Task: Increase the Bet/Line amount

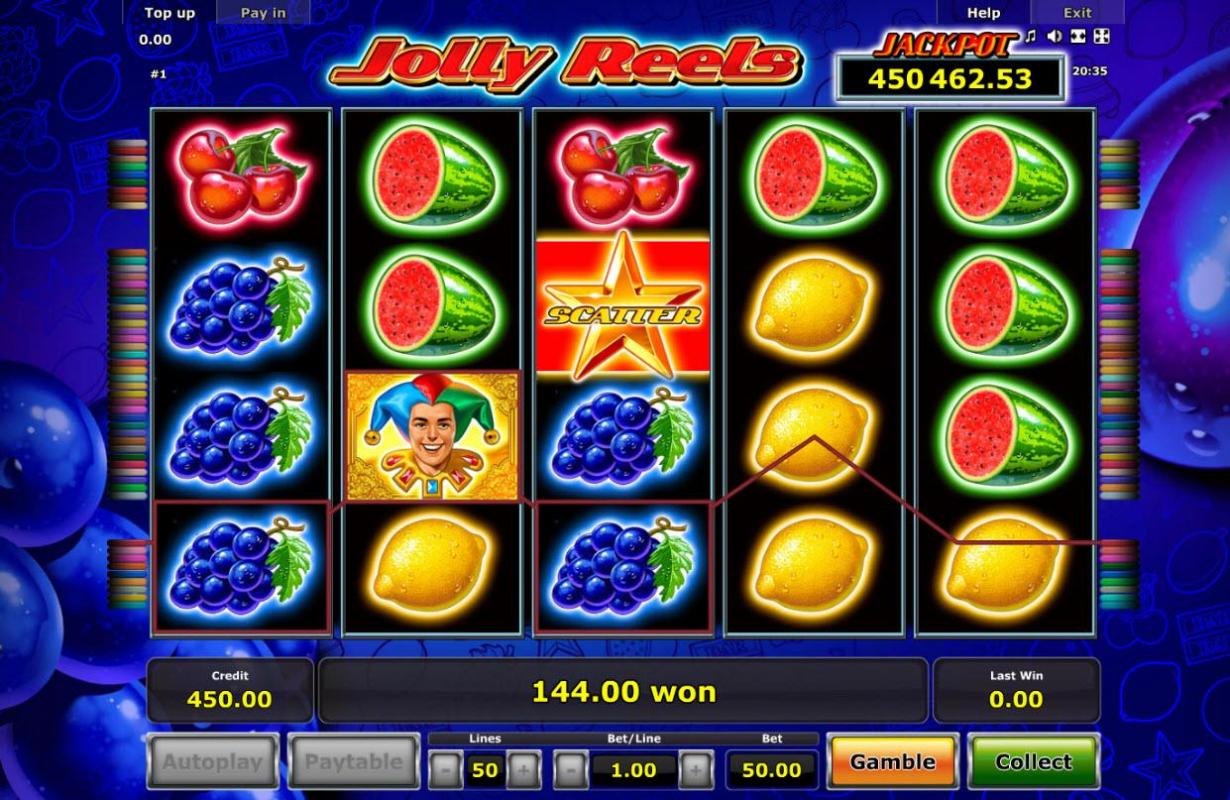Action: click(696, 770)
